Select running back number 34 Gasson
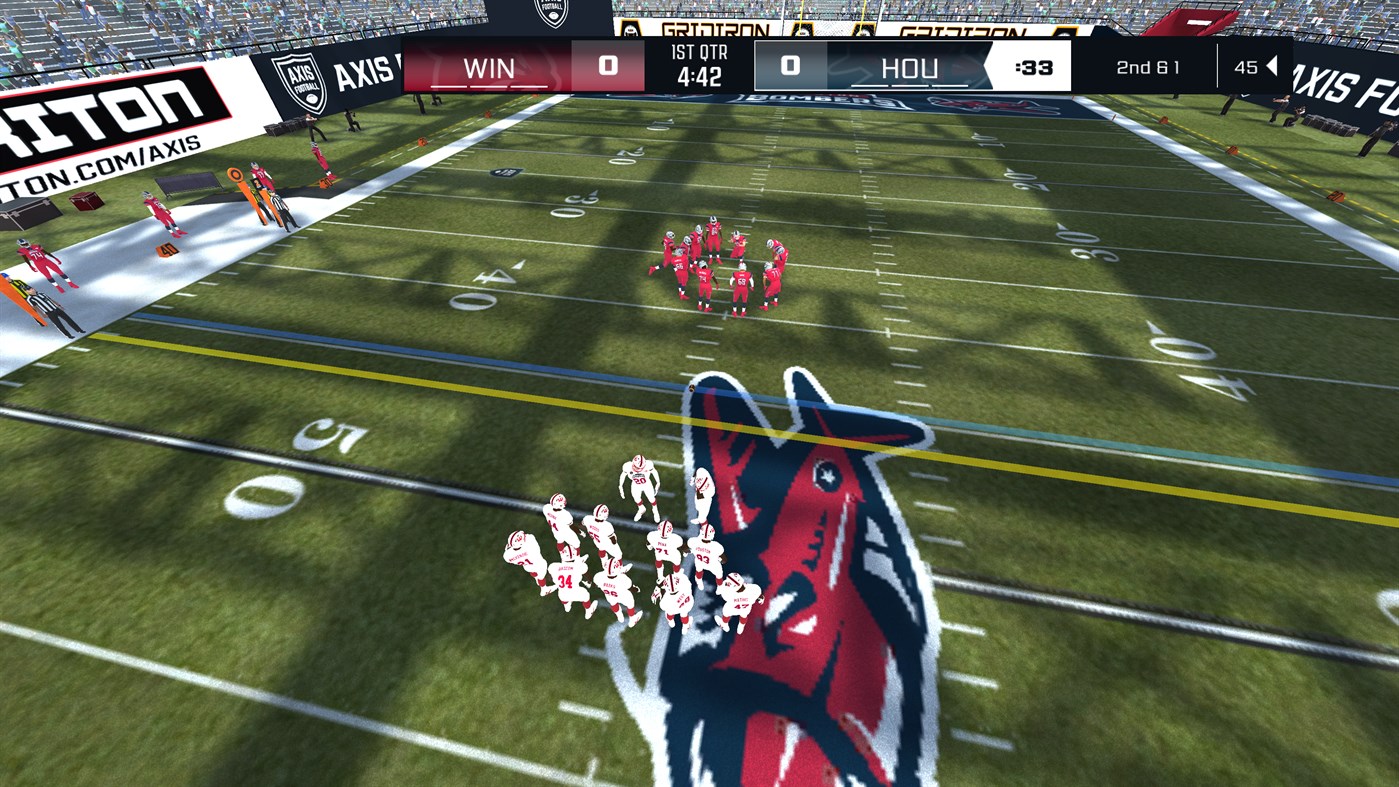 565,579
